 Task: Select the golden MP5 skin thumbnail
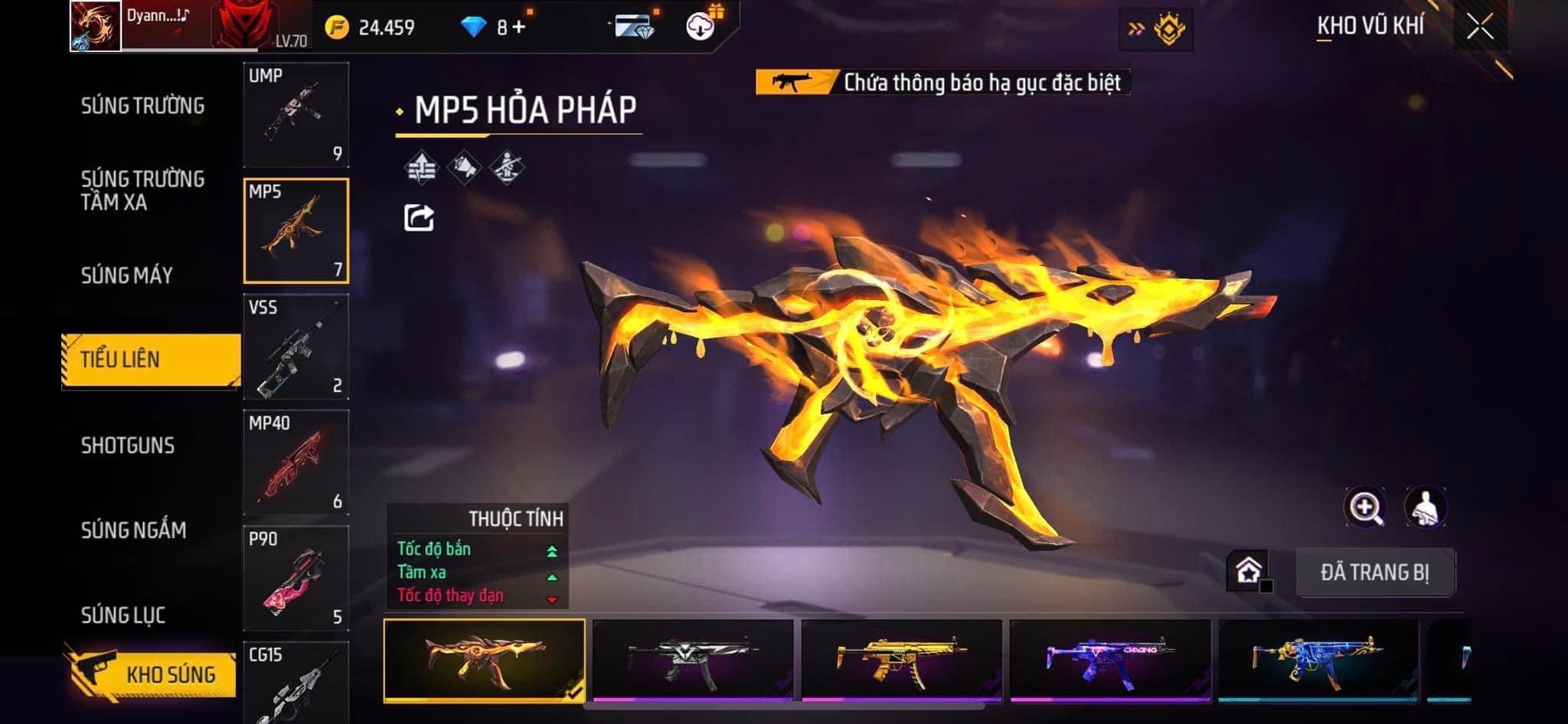pos(901,660)
